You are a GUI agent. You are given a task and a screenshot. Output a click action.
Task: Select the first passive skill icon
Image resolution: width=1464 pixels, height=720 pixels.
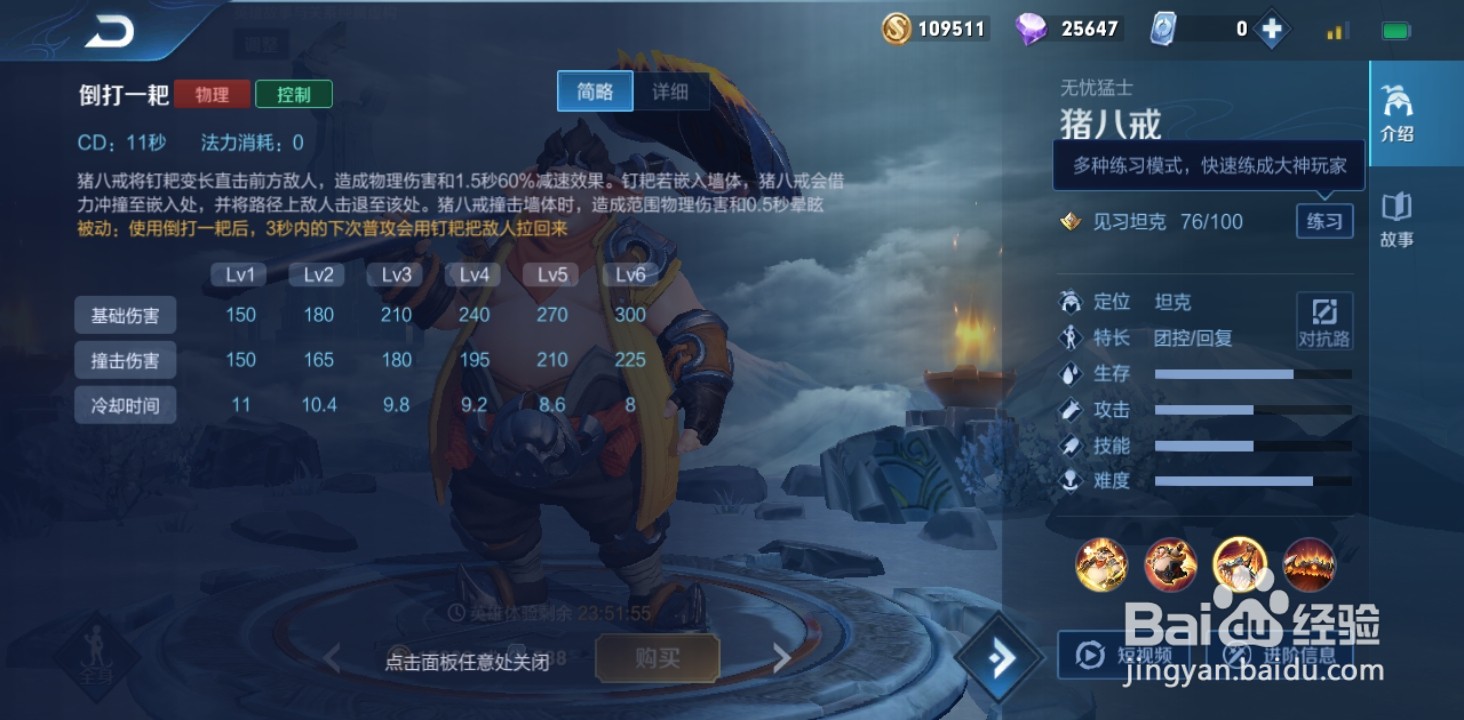1102,565
